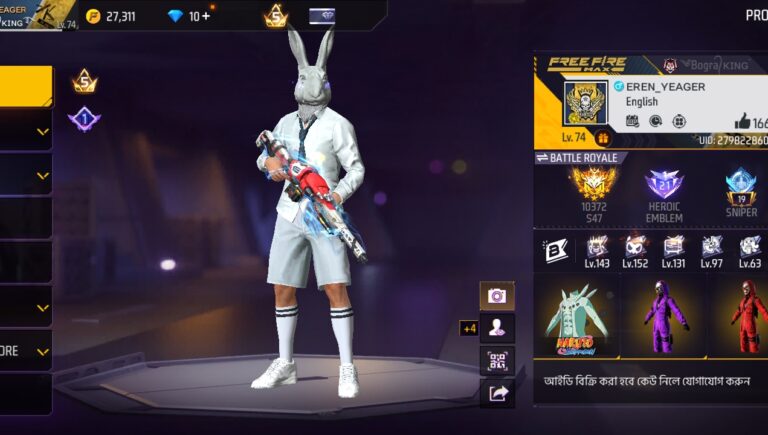Click the character silhouette profile button
The image size is (768, 435).
(x=497, y=327)
